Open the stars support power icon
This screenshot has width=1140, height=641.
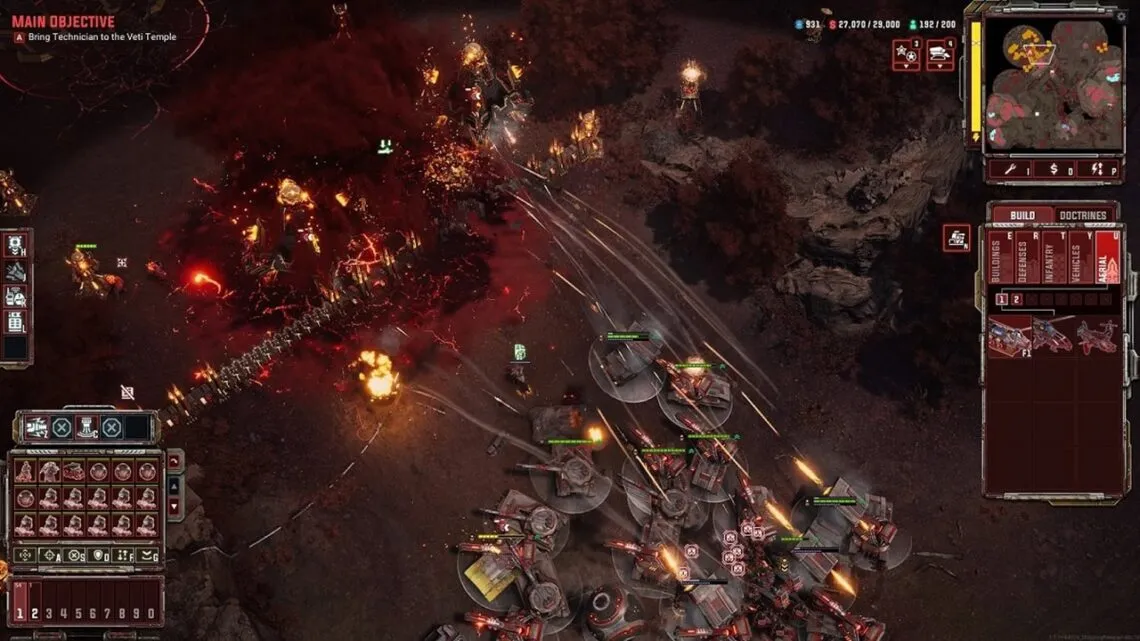pos(906,54)
